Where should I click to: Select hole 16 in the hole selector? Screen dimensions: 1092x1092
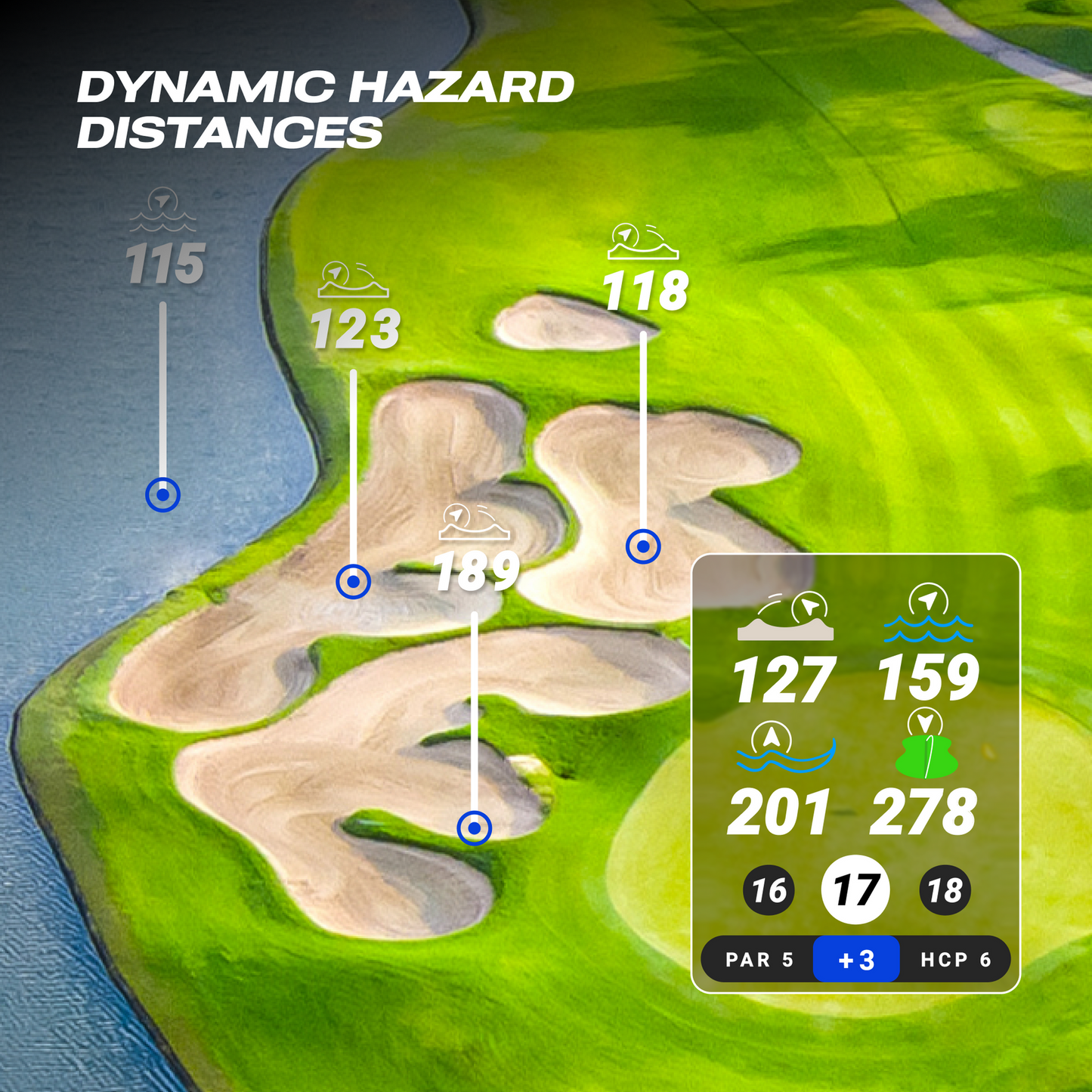(x=769, y=890)
